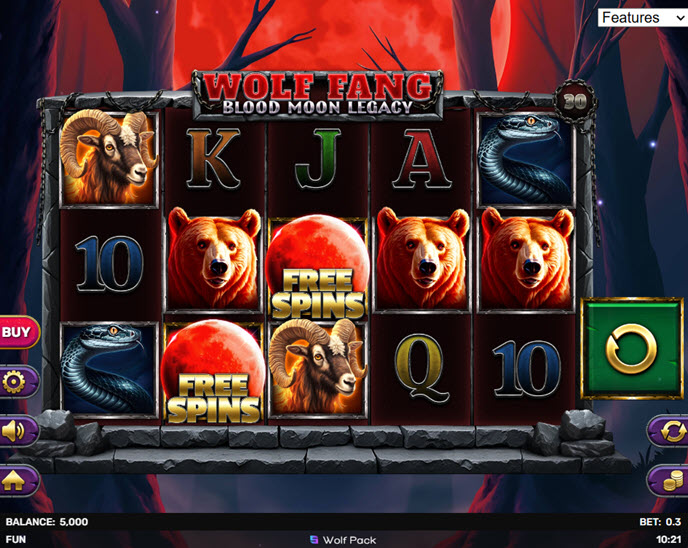Open the autoplay arrows button
The image size is (688, 548).
click(668, 431)
